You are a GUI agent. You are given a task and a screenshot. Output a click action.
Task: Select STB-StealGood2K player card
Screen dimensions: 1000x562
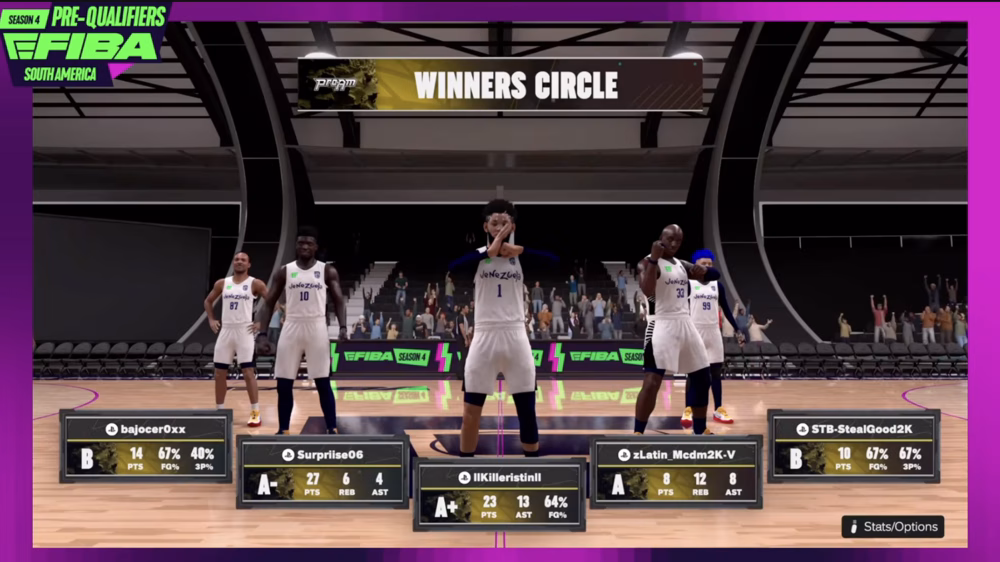[x=853, y=446]
